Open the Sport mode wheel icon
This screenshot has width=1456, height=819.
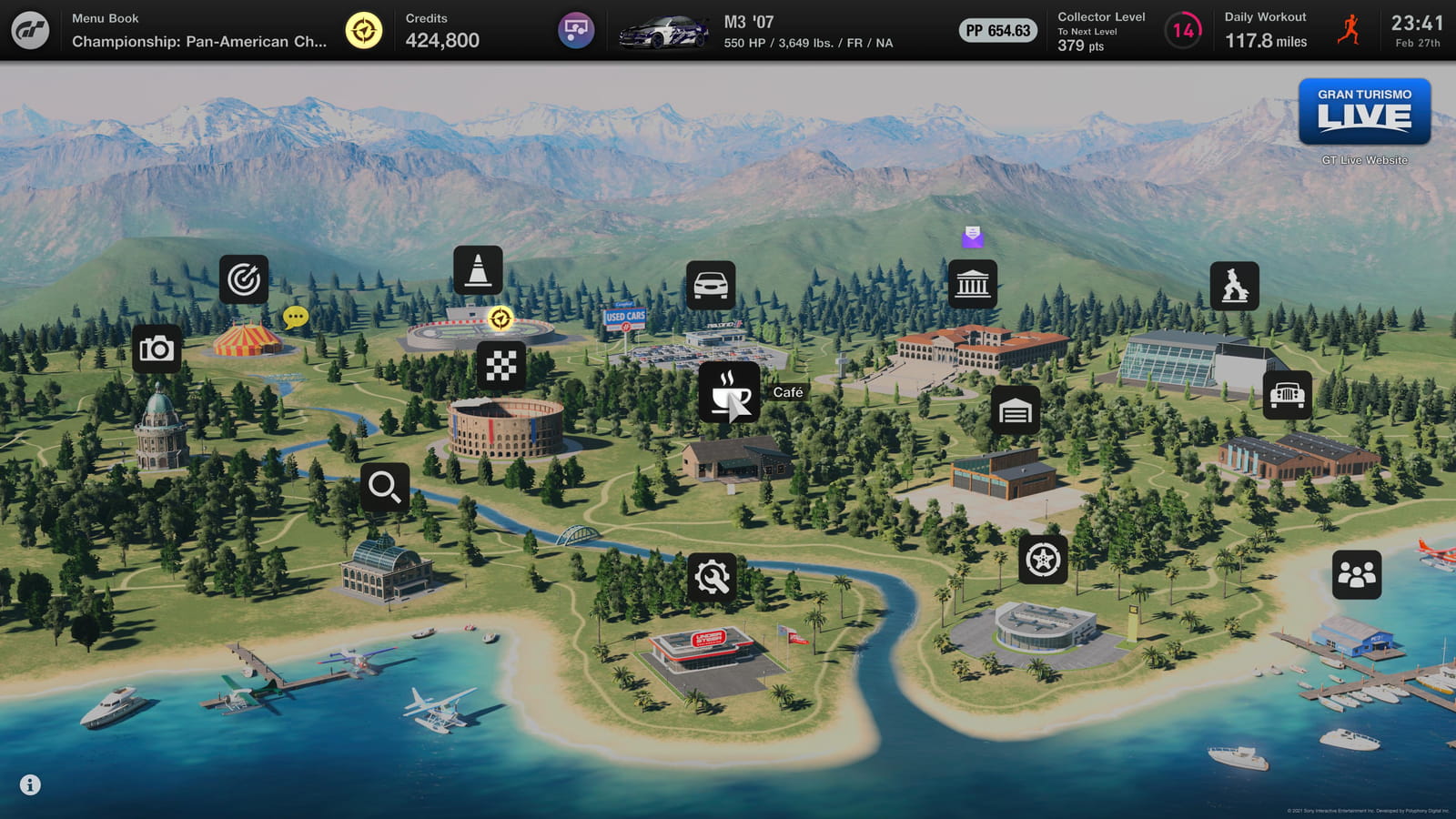tap(1042, 559)
